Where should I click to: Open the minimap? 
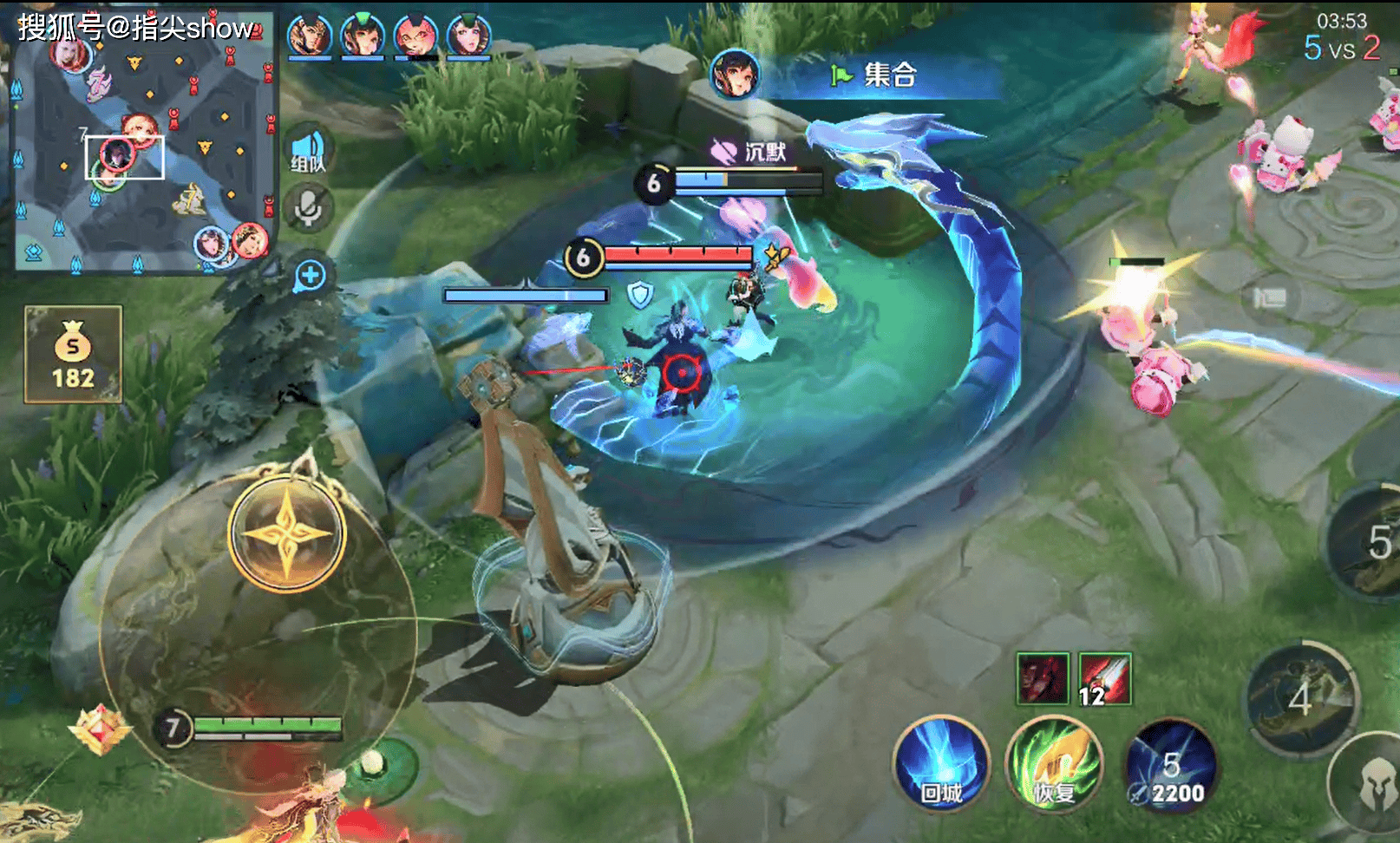pos(143,143)
